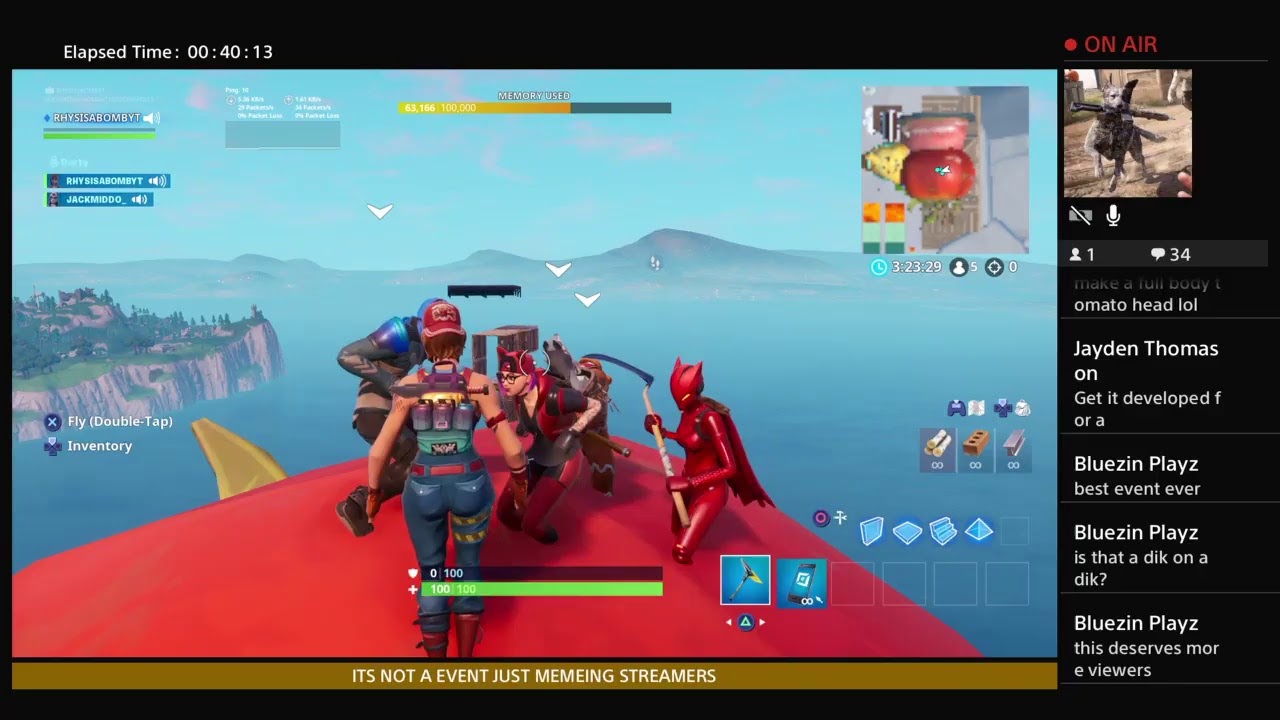Select the wood material icon
The height and width of the screenshot is (720, 1280).
coord(938,450)
